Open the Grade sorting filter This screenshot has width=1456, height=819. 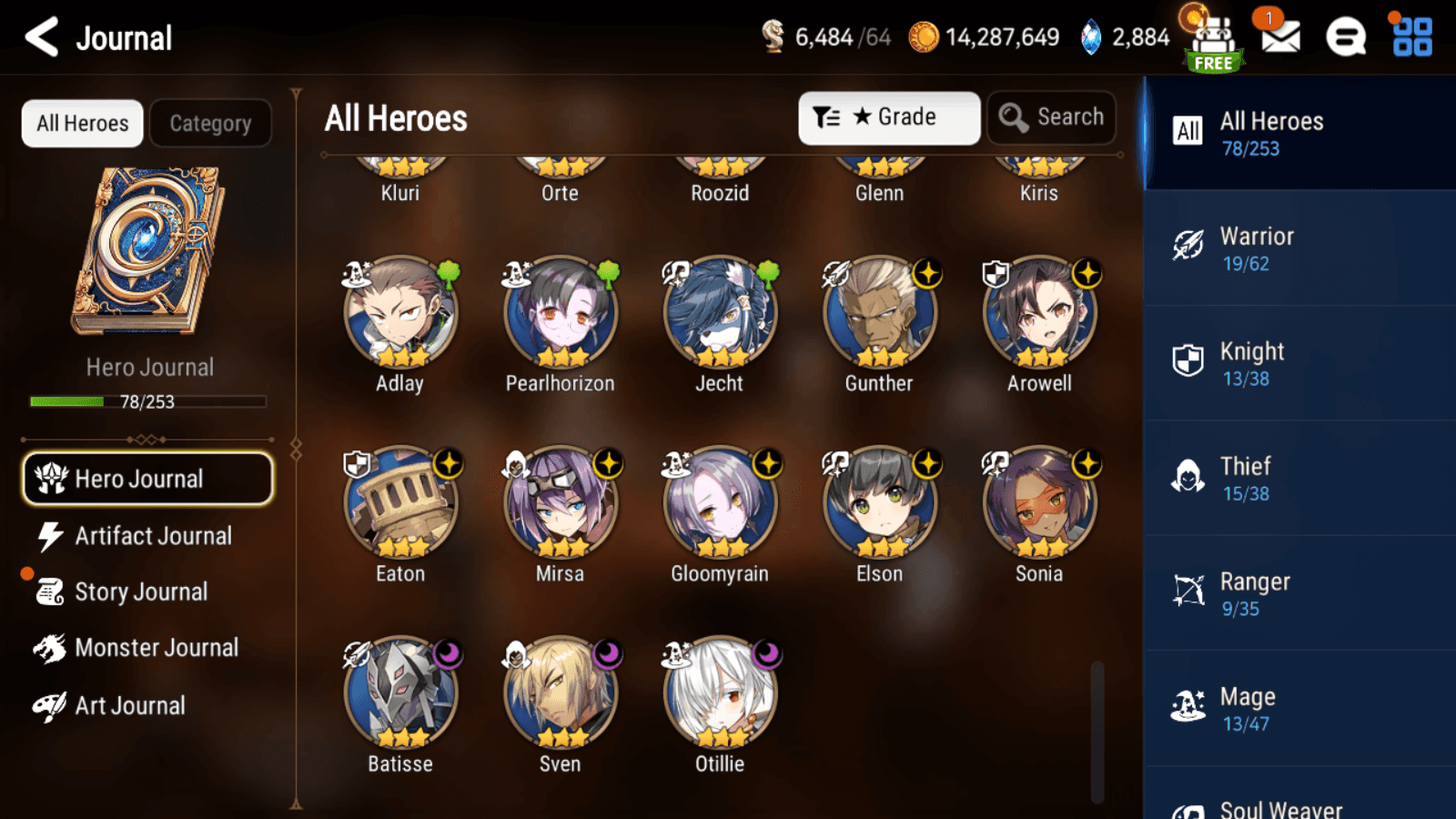click(889, 116)
